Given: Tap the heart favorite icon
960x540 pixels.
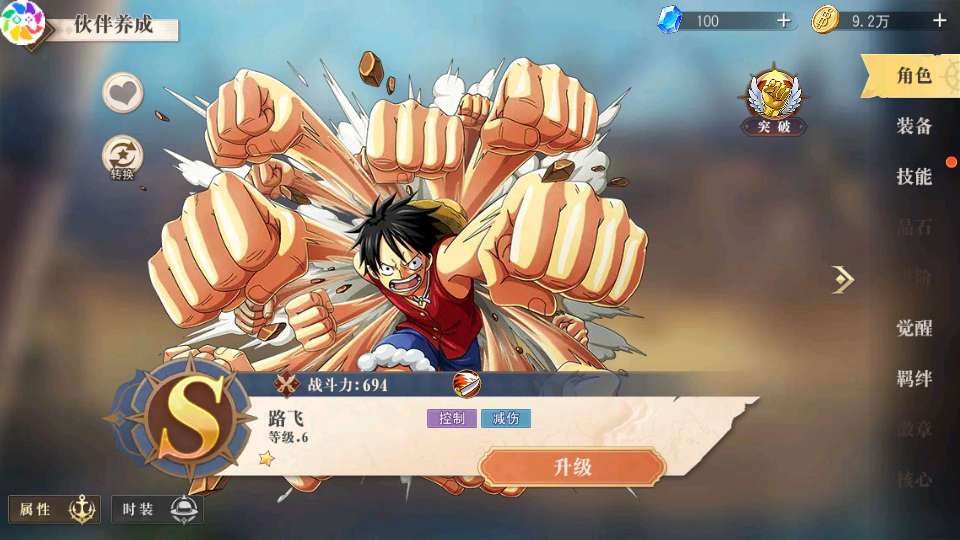Looking at the screenshot, I should tap(123, 94).
